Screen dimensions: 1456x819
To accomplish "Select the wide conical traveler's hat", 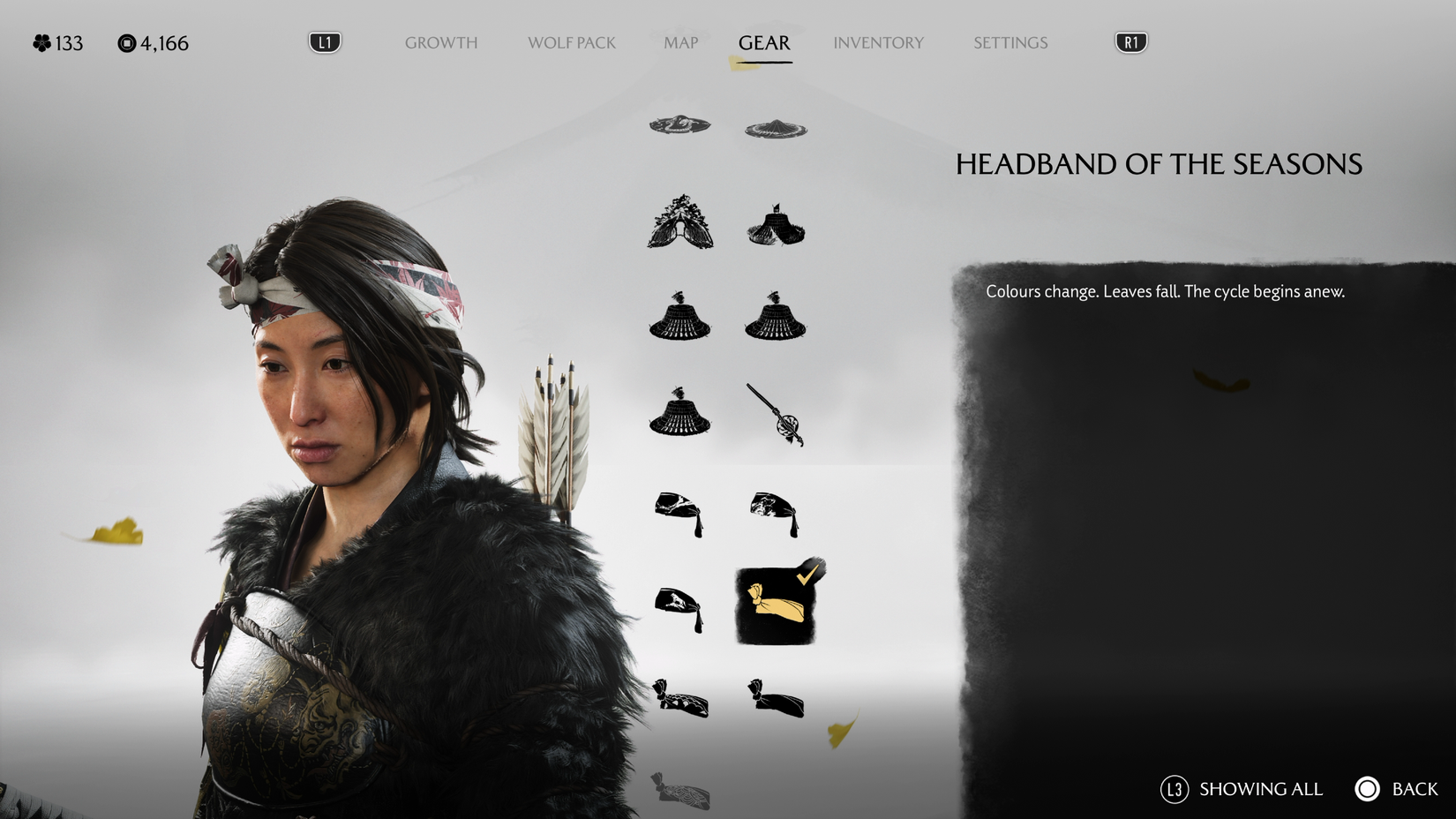I will (x=776, y=126).
